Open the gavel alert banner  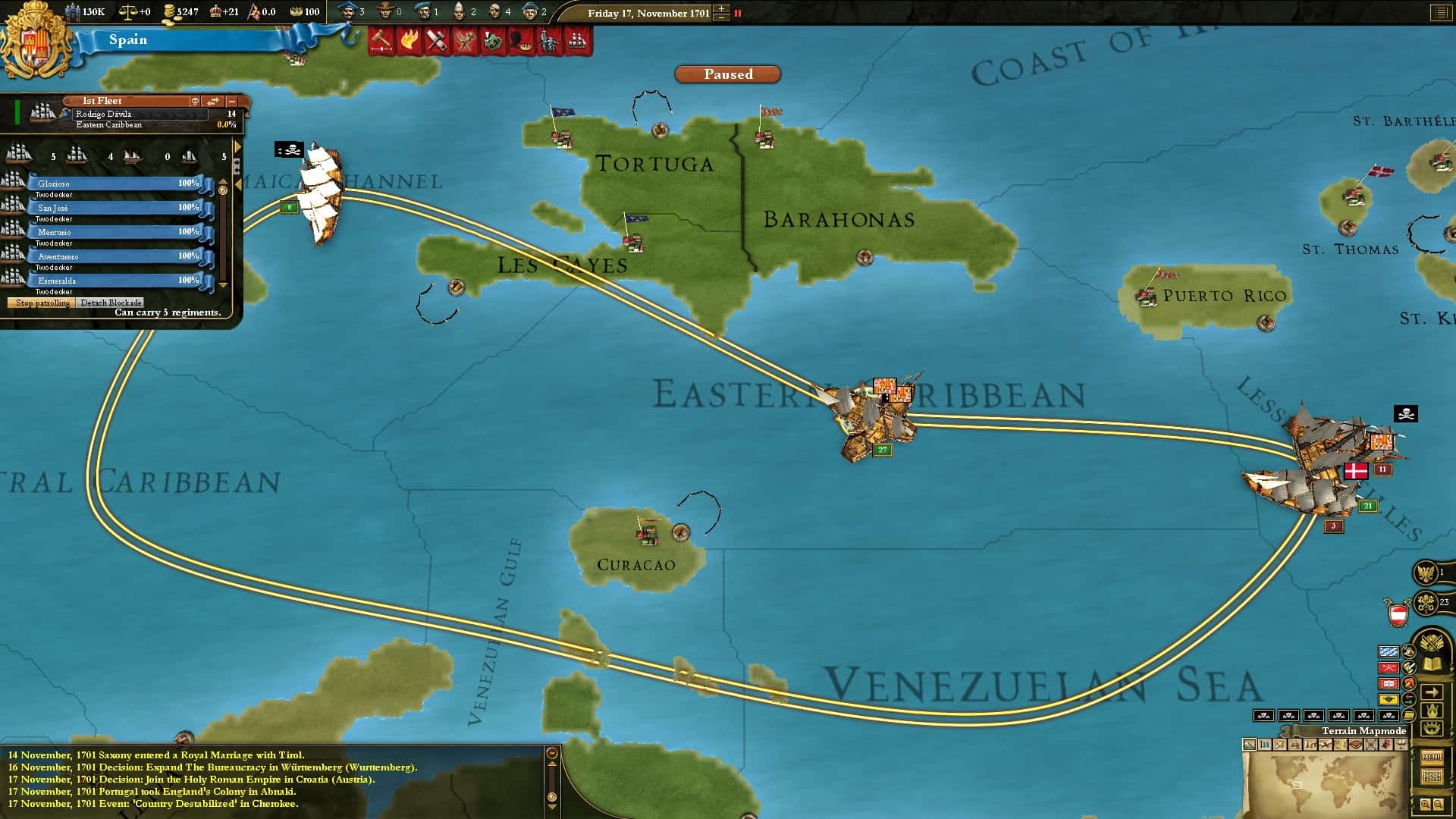tap(381, 41)
